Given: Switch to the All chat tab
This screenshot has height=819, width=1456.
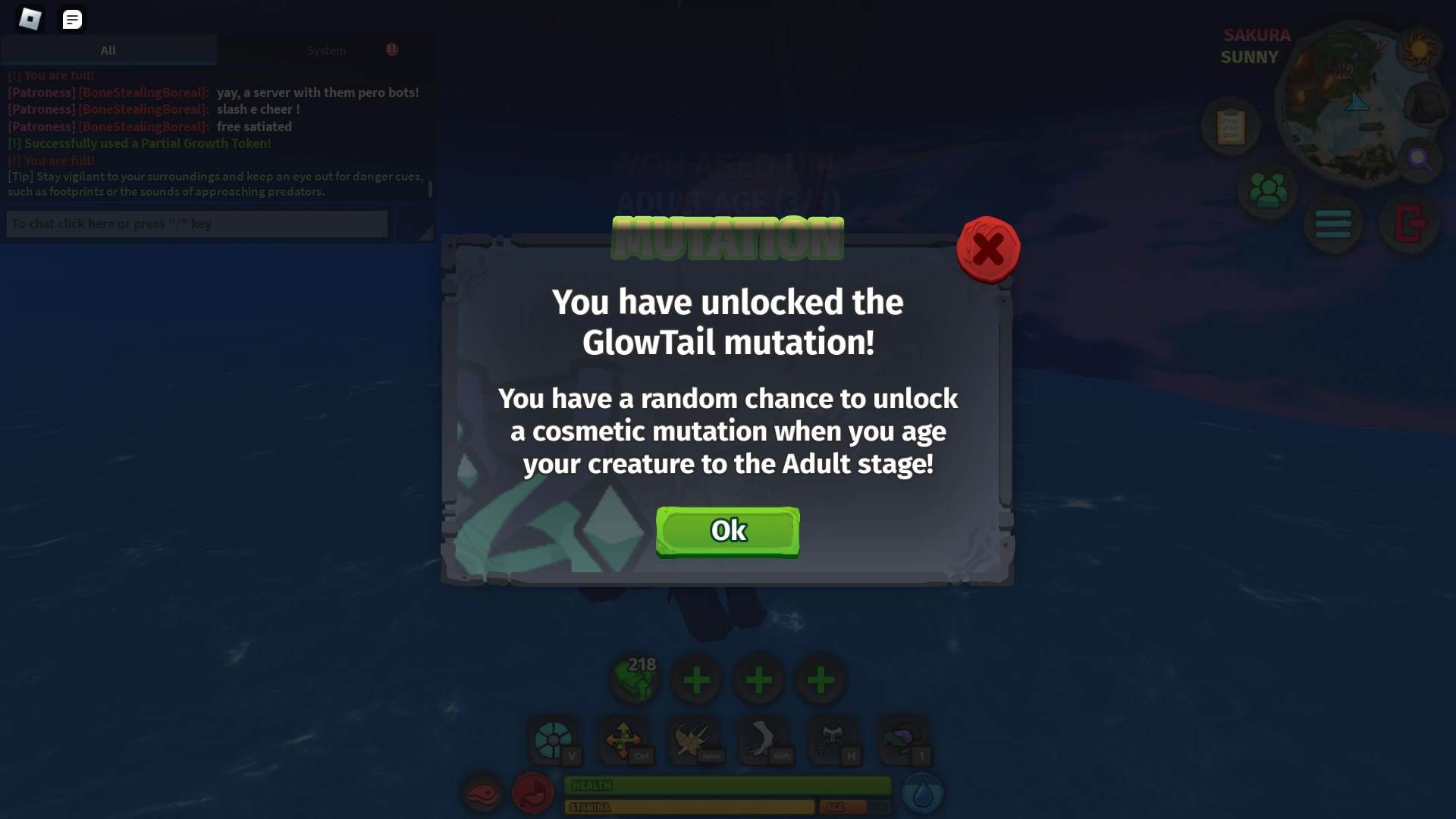Looking at the screenshot, I should (108, 50).
